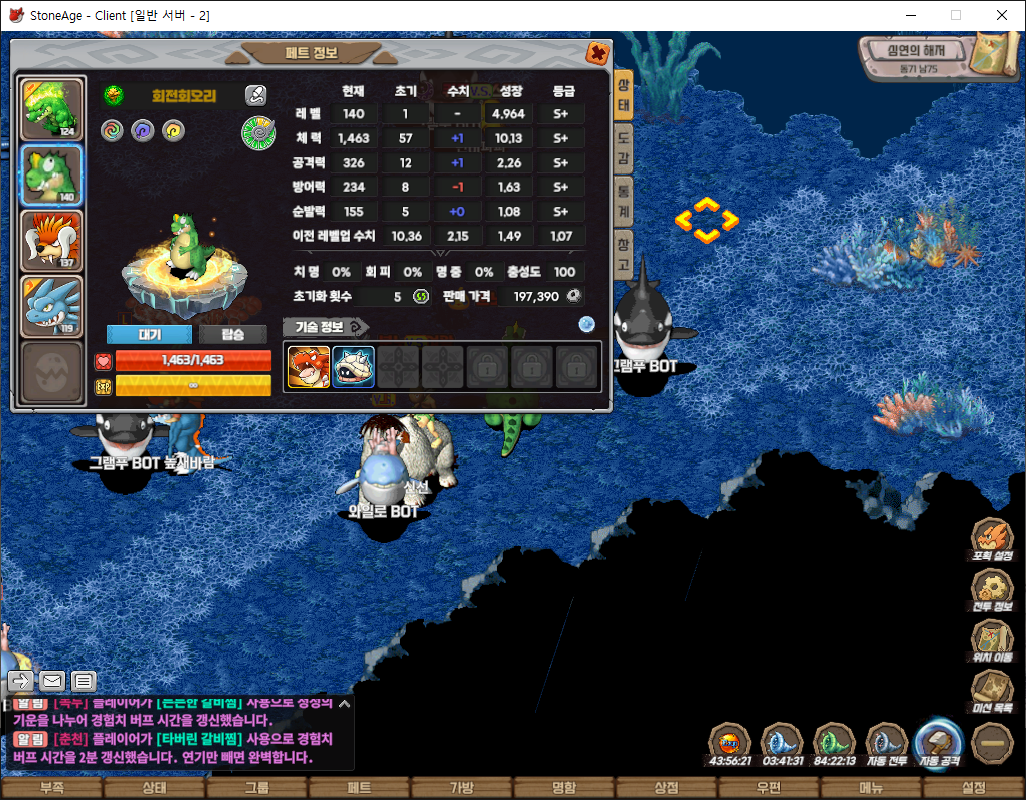
Task: Click the 탑승 ride button
Action: [x=233, y=334]
